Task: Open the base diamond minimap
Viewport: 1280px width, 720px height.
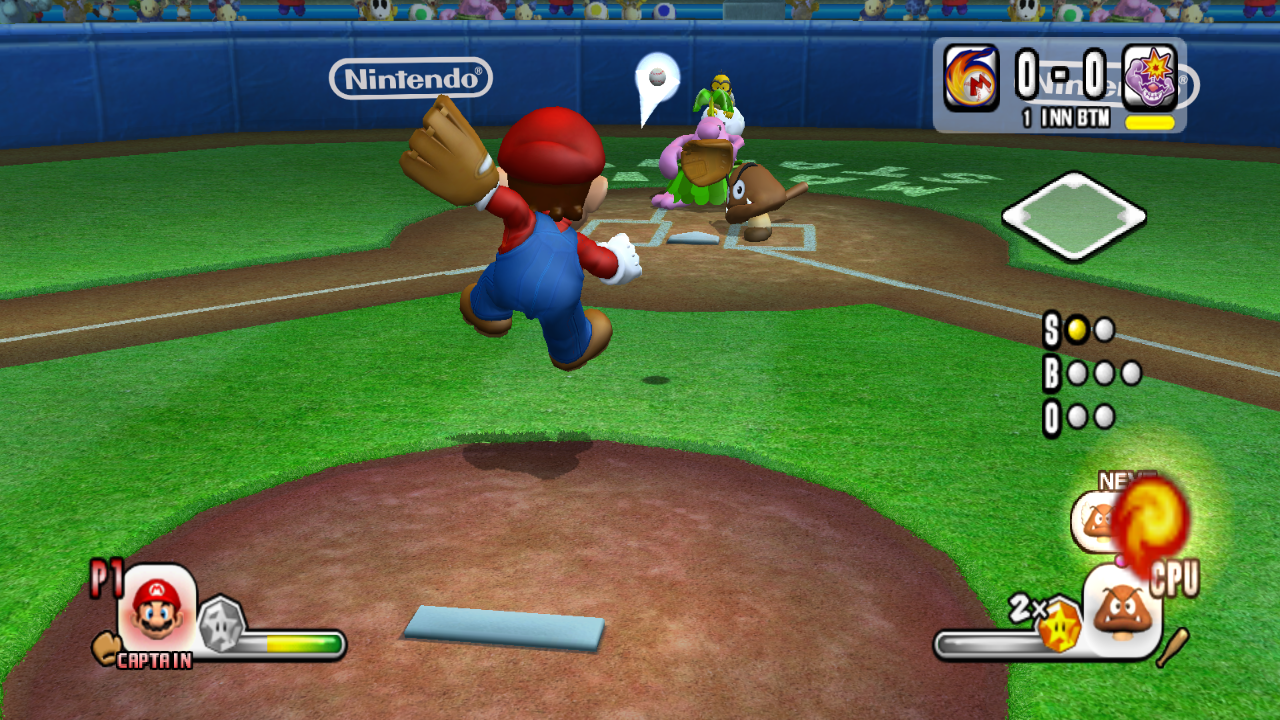Action: pos(1073,216)
